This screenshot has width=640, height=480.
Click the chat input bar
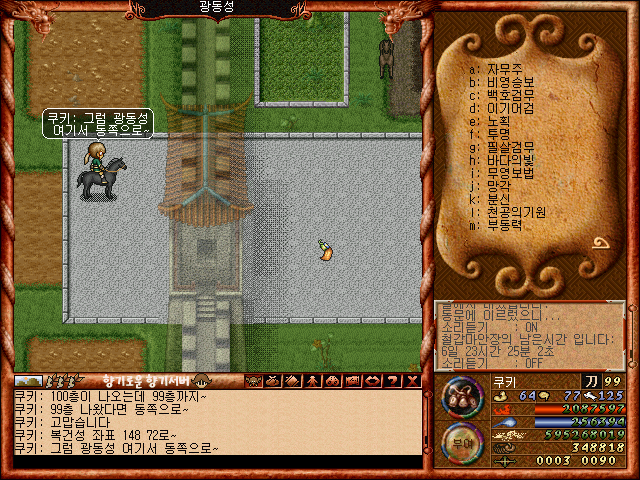[x=215, y=462]
